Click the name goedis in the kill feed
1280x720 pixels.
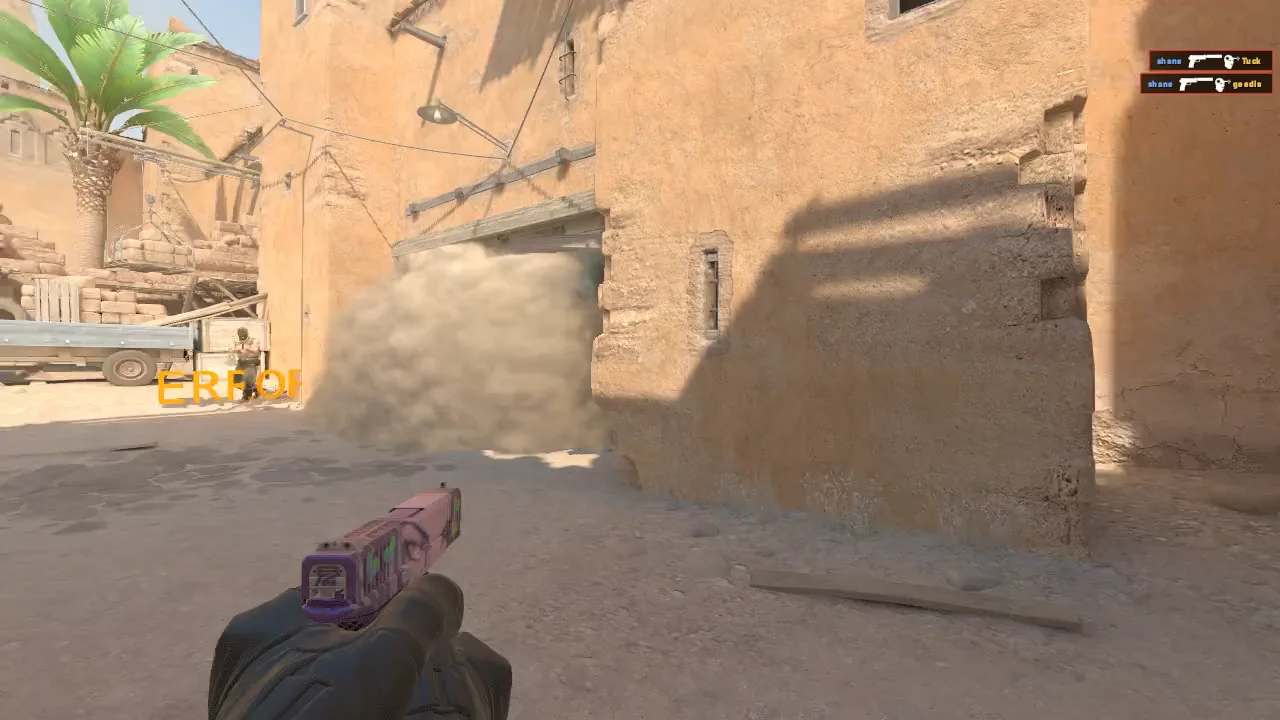pos(1247,84)
